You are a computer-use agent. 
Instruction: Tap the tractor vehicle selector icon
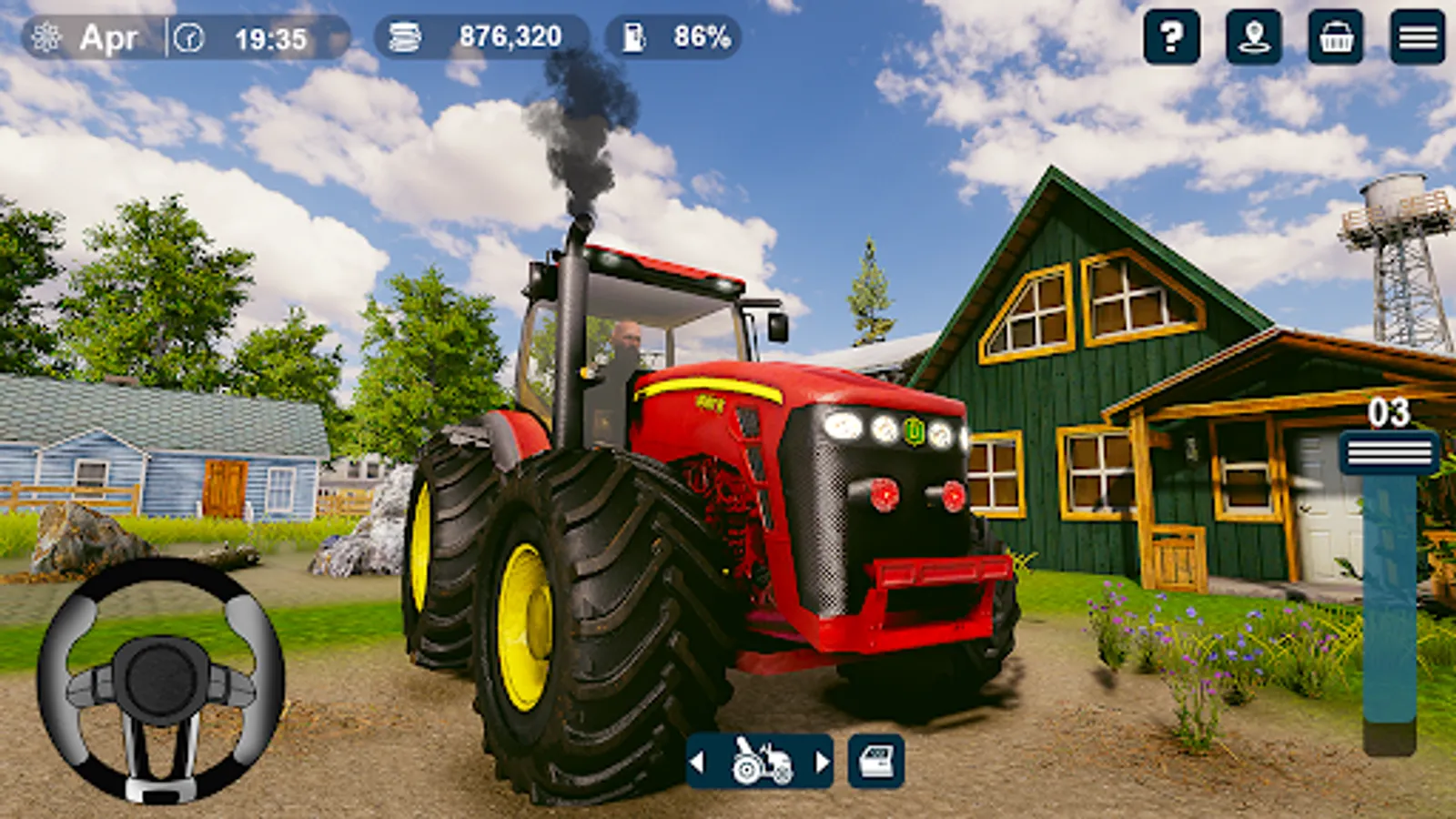761,761
